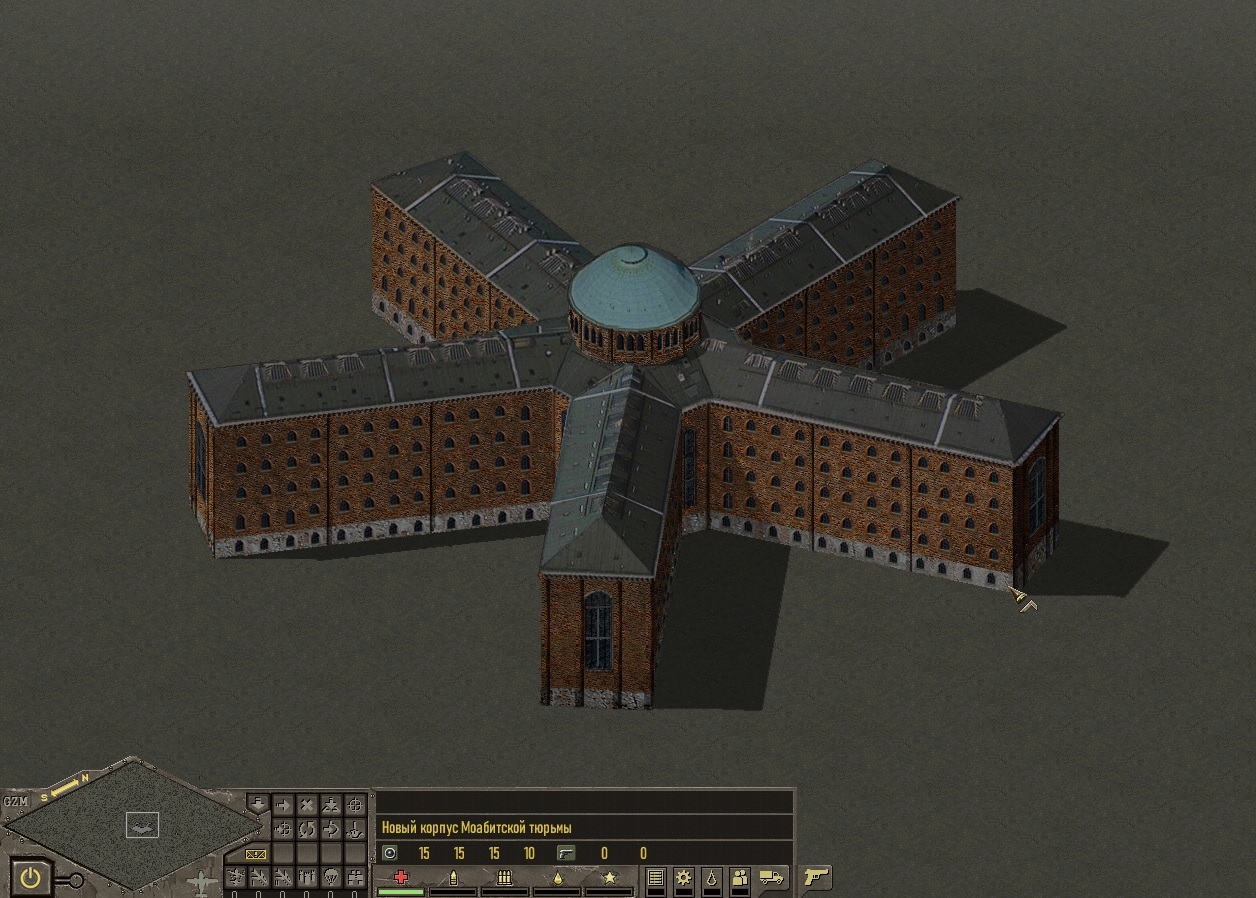
Task: Activate the move arrow command
Action: tap(283, 805)
